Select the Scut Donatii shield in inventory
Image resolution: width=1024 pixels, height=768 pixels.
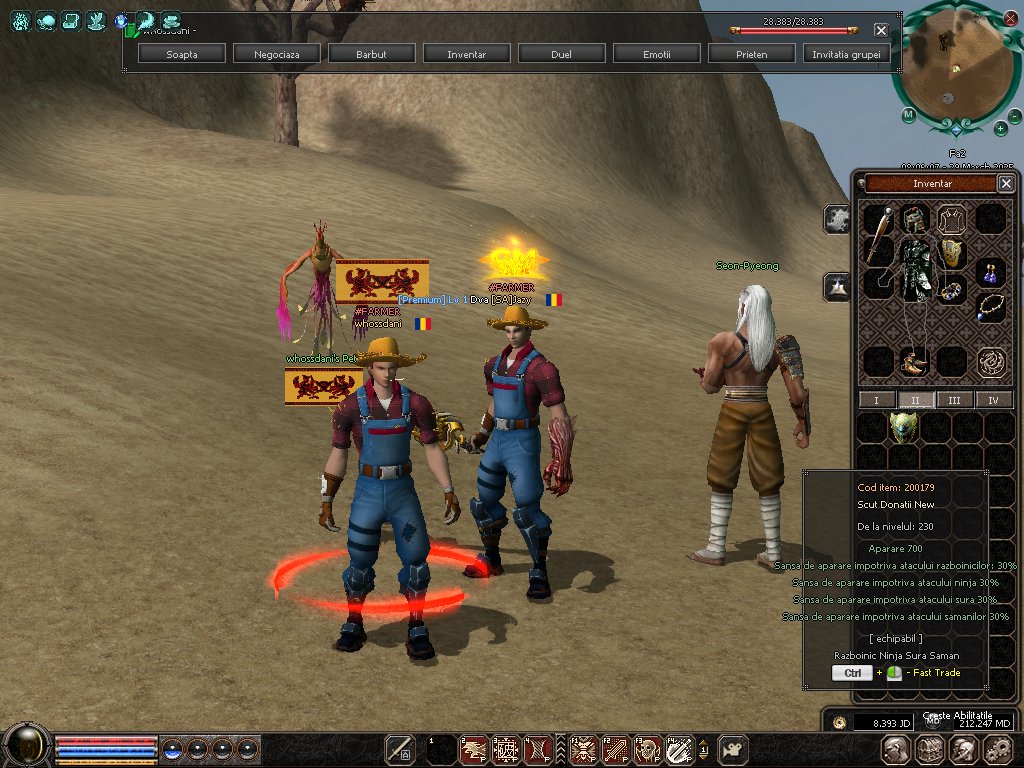point(903,427)
